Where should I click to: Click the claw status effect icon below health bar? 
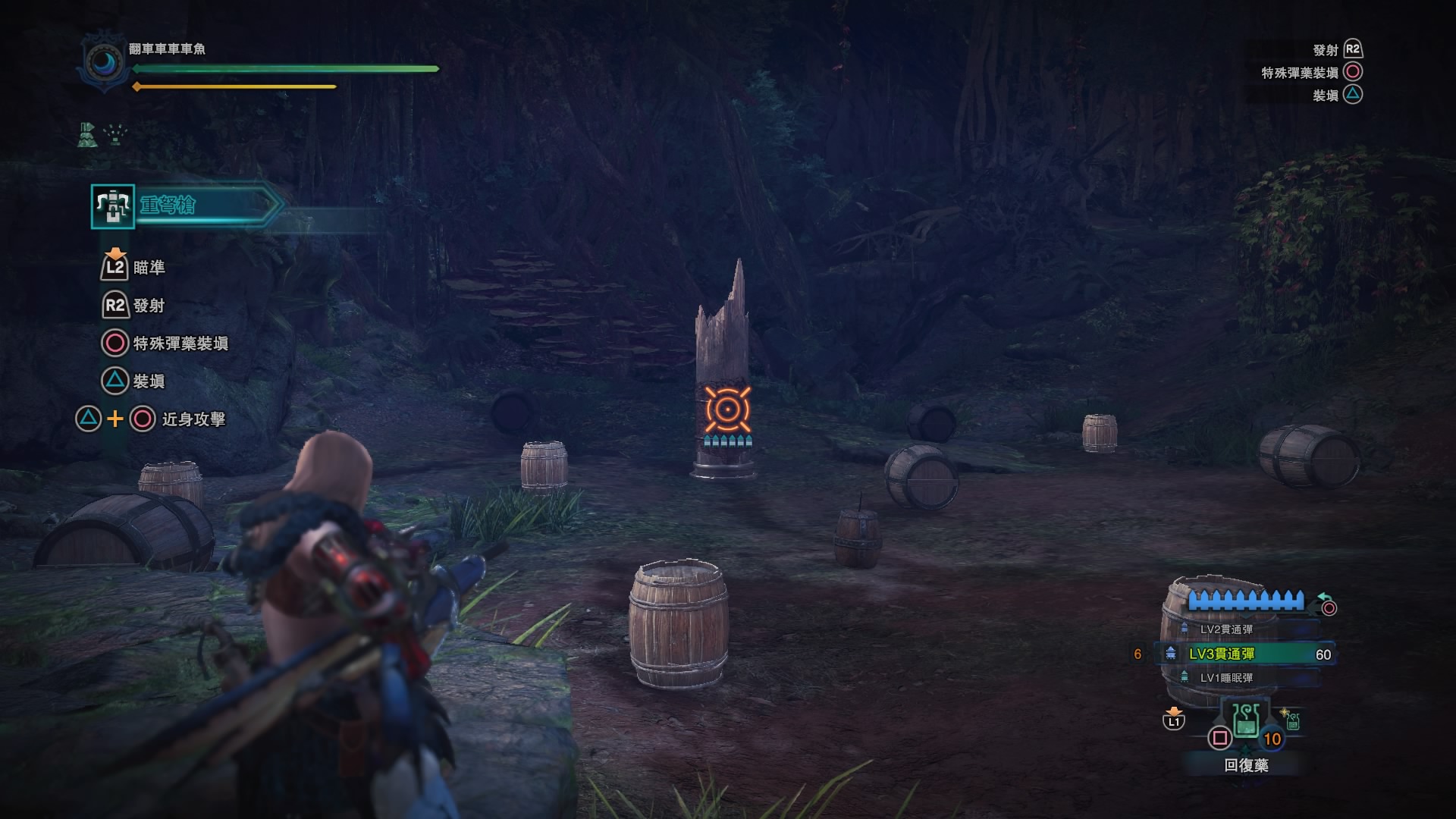coord(114,134)
